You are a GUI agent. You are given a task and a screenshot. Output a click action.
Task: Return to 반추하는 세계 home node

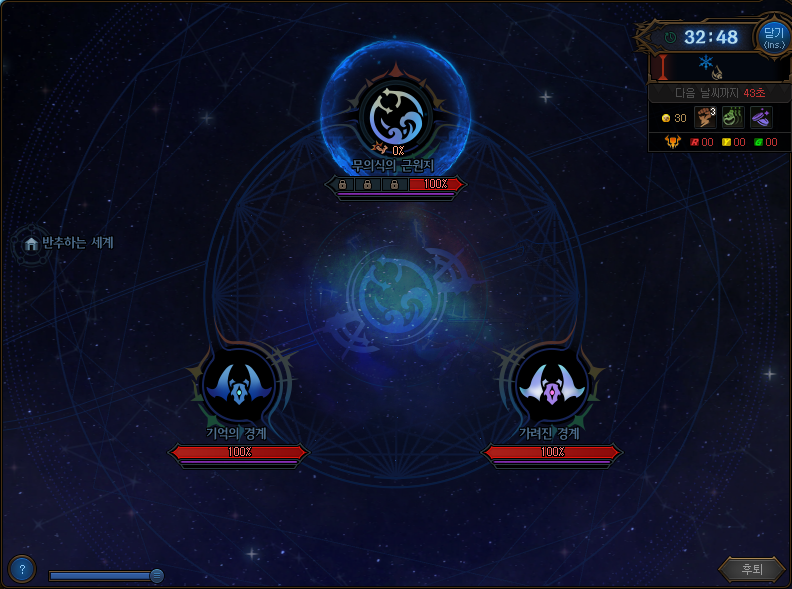(32, 243)
